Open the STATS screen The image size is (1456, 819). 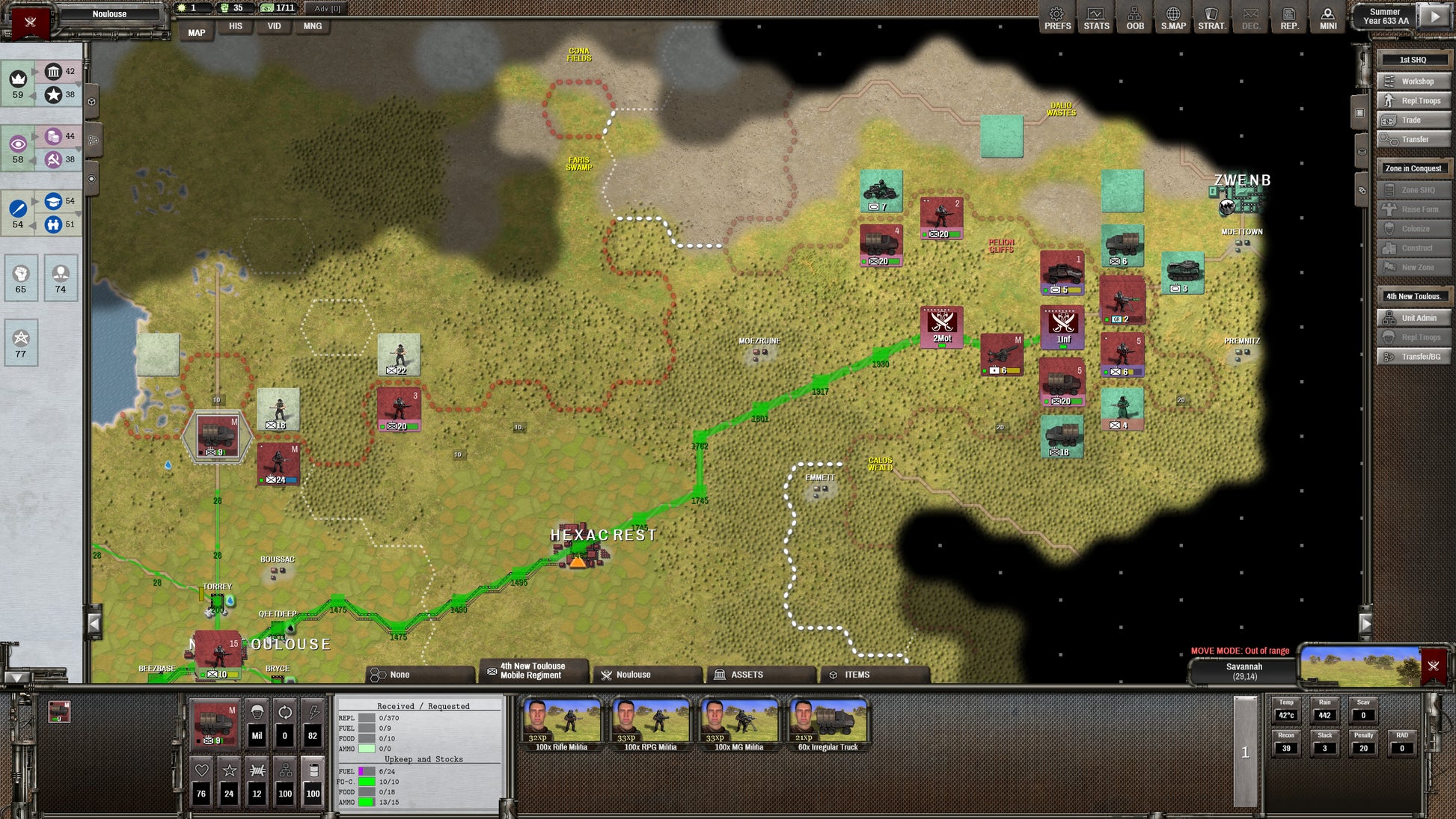click(1096, 18)
